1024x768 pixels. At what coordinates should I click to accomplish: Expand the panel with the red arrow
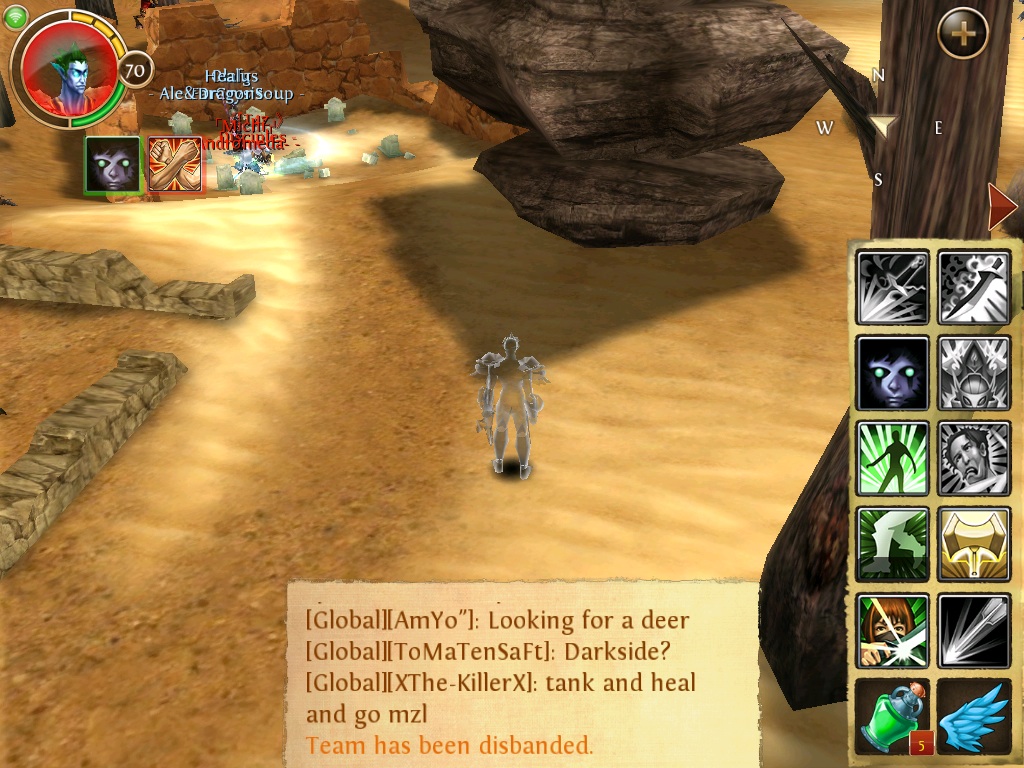(x=1001, y=207)
